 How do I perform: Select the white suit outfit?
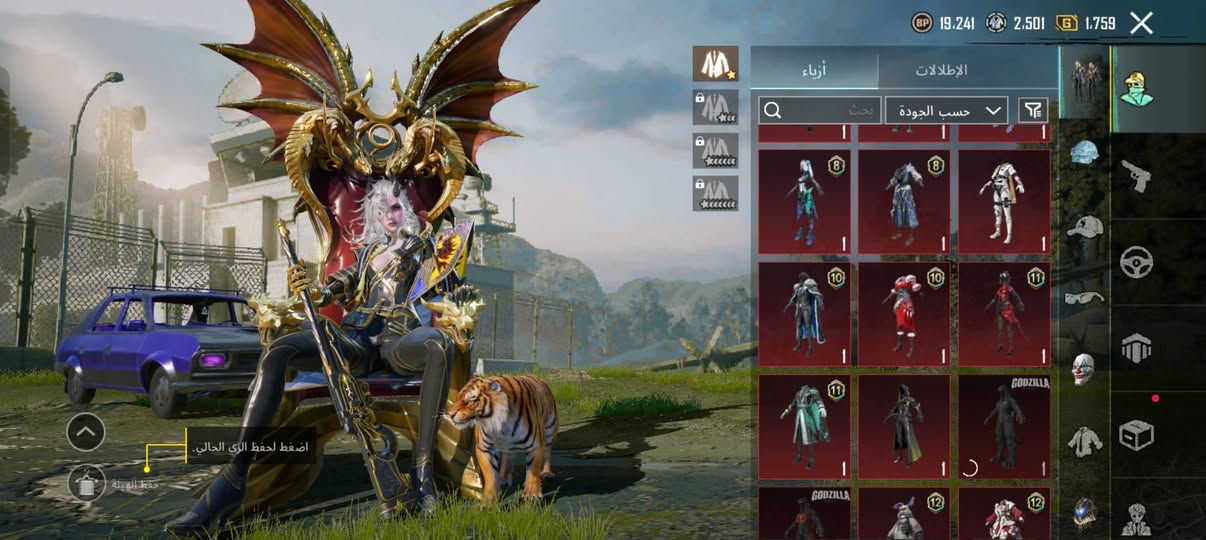click(x=1004, y=201)
